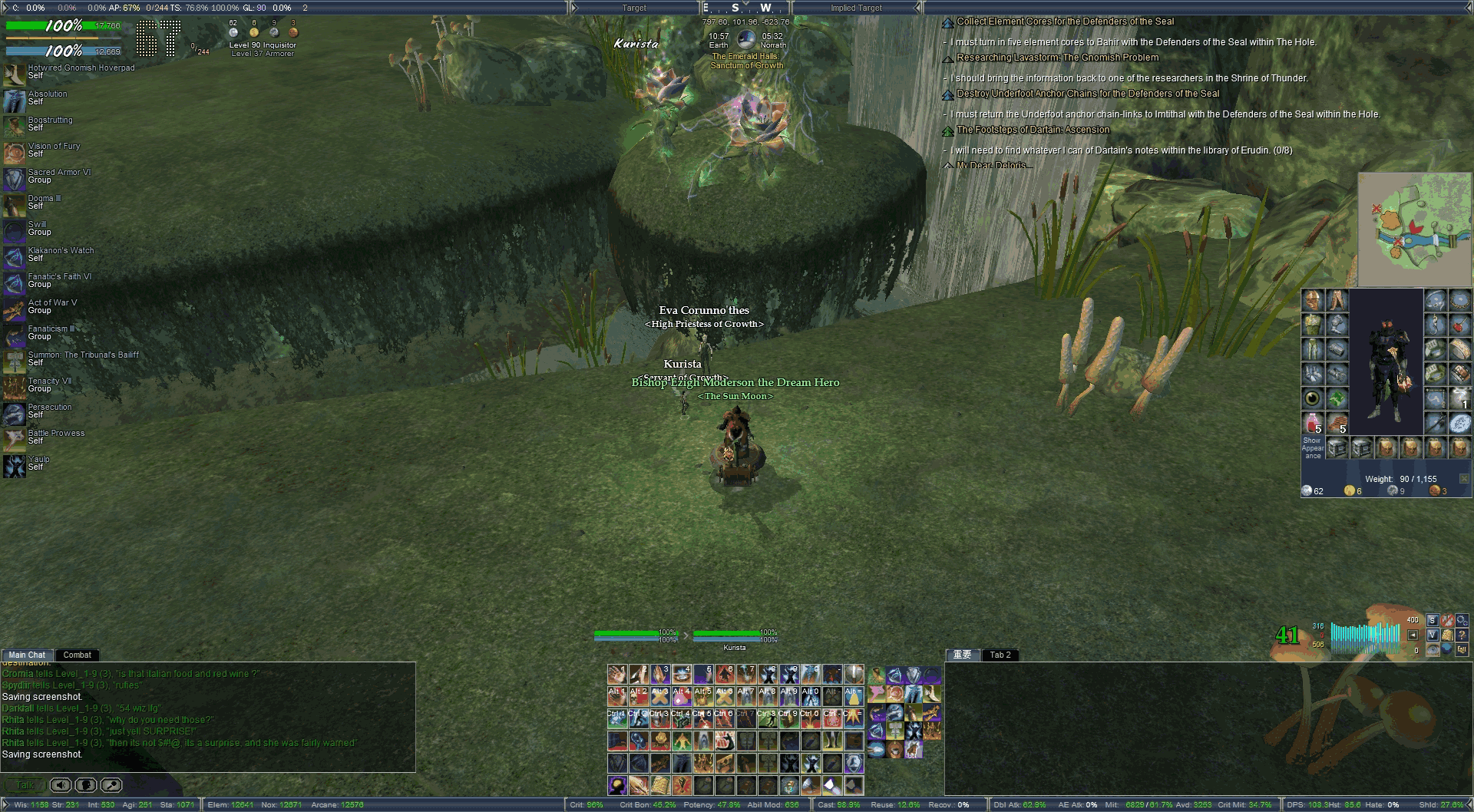The width and height of the screenshot is (1474, 812).
Task: Select the Main Chat tab
Action: pyautogui.click(x=27, y=655)
